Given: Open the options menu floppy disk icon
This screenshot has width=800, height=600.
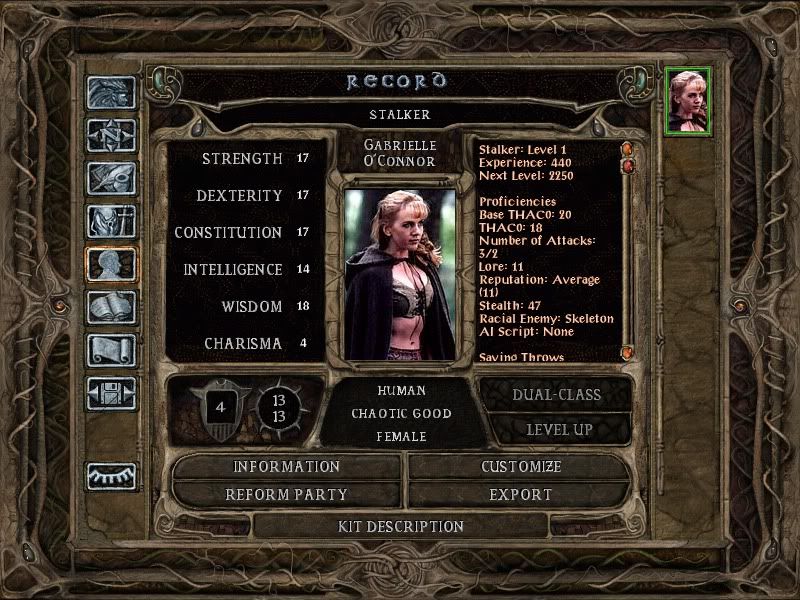Looking at the screenshot, I should (x=111, y=393).
